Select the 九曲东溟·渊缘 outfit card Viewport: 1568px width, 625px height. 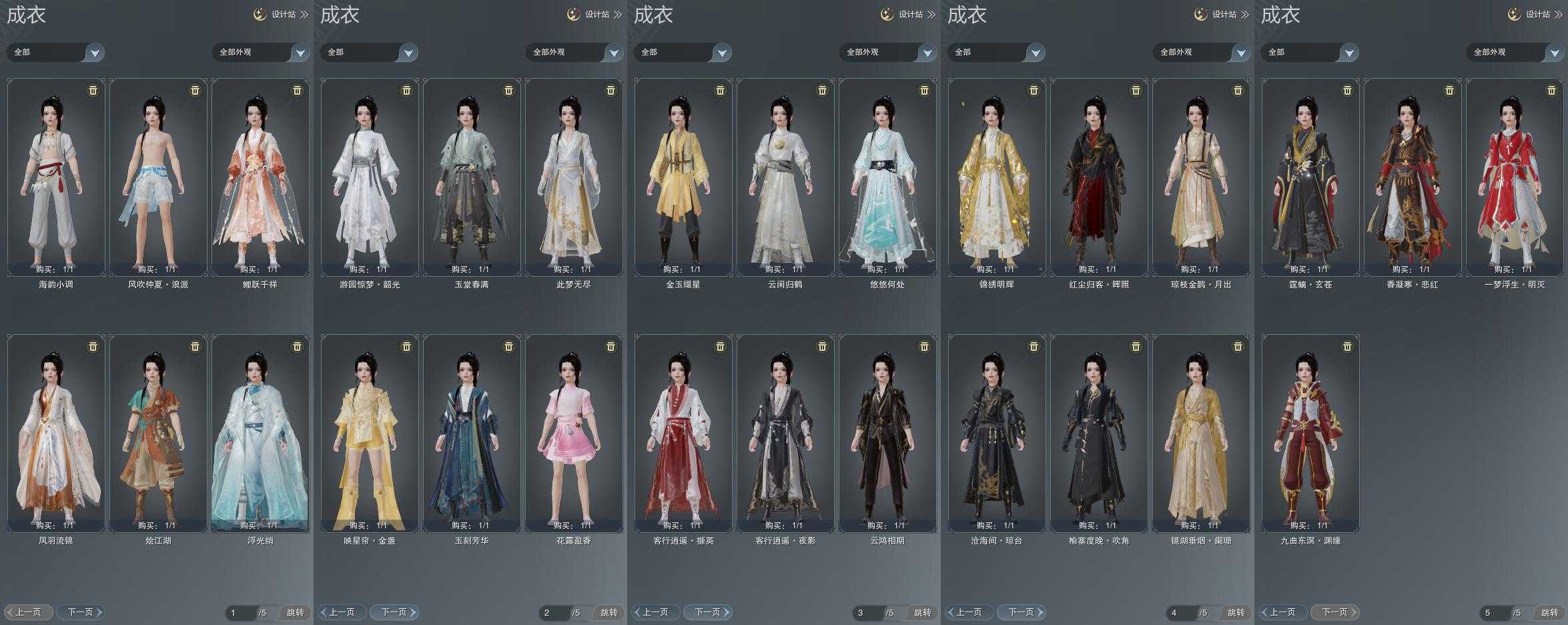(1310, 434)
